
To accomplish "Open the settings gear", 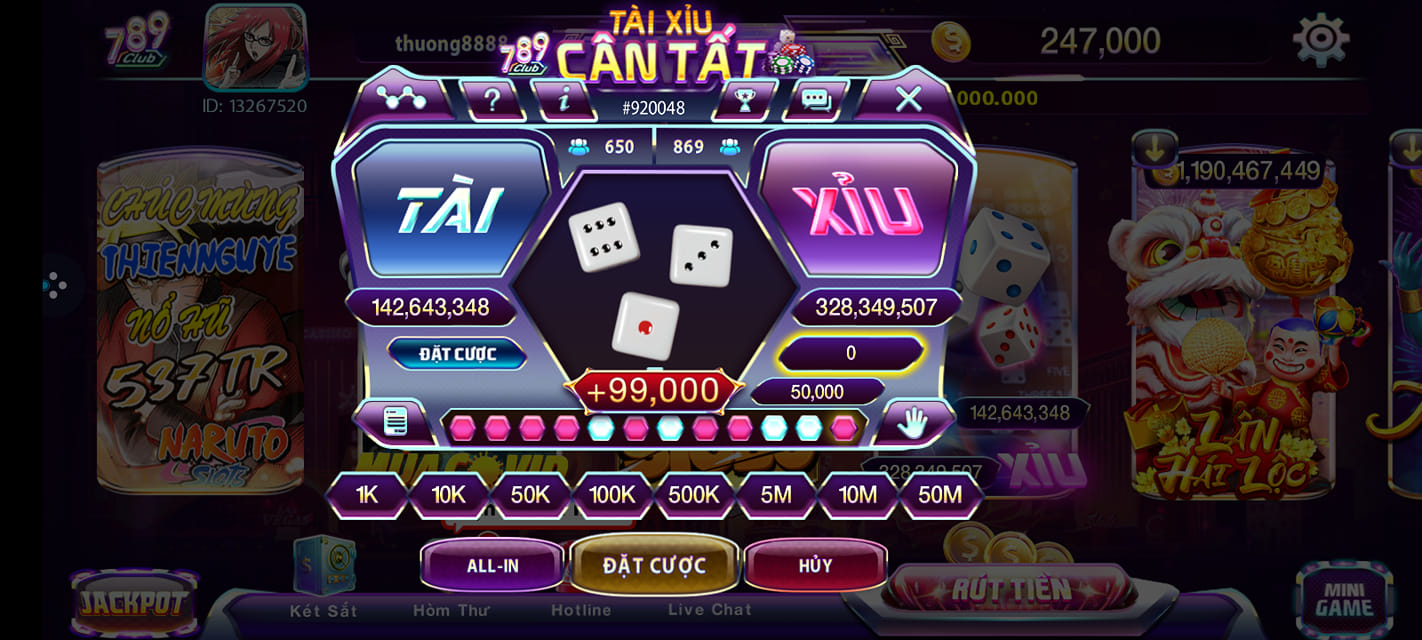I will pos(1321,40).
